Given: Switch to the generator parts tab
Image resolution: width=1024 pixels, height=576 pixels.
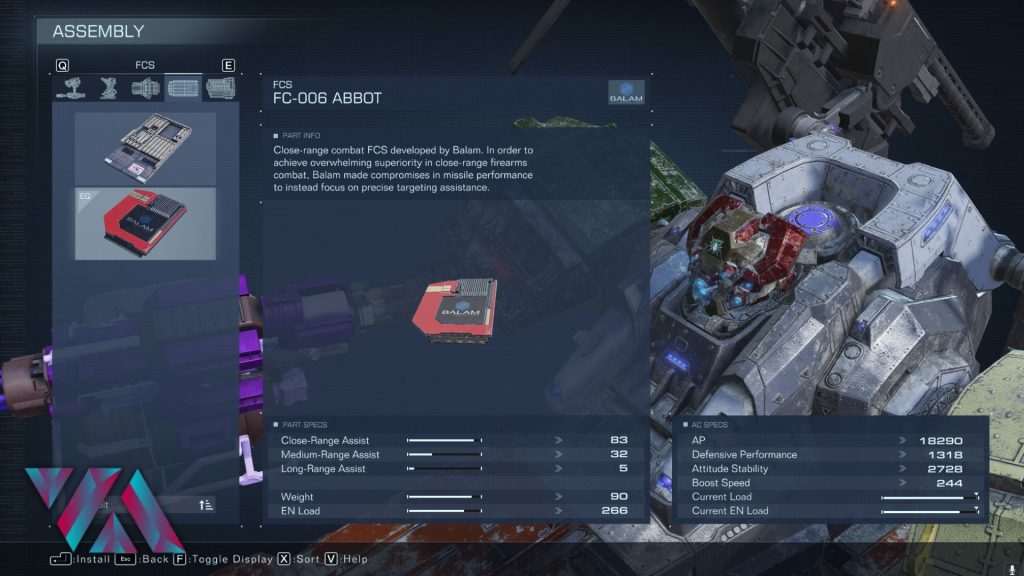Looking at the screenshot, I should coord(219,88).
